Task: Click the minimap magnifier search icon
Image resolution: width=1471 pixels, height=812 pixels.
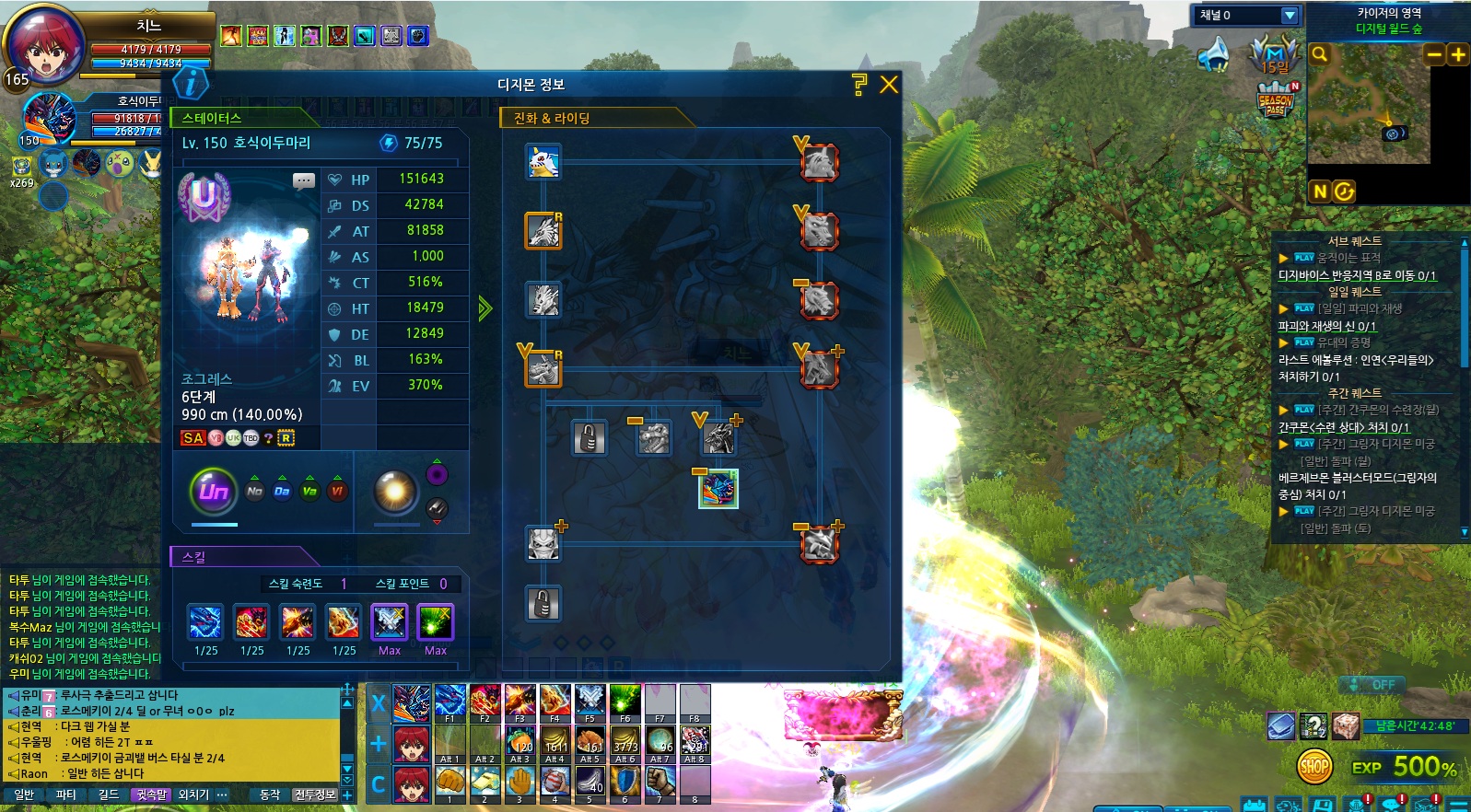Action: point(1320,54)
